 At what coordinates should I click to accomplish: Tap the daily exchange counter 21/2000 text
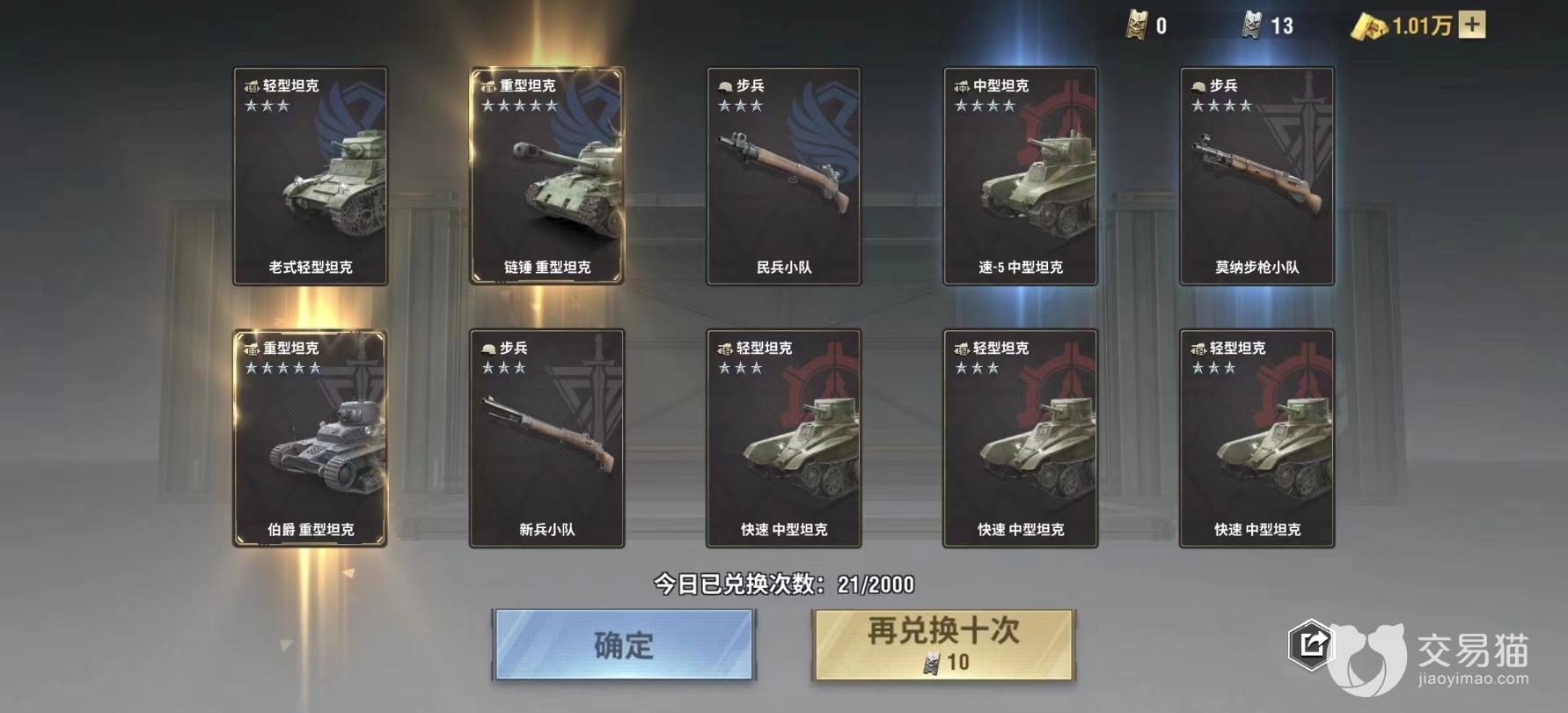pyautogui.click(x=782, y=583)
